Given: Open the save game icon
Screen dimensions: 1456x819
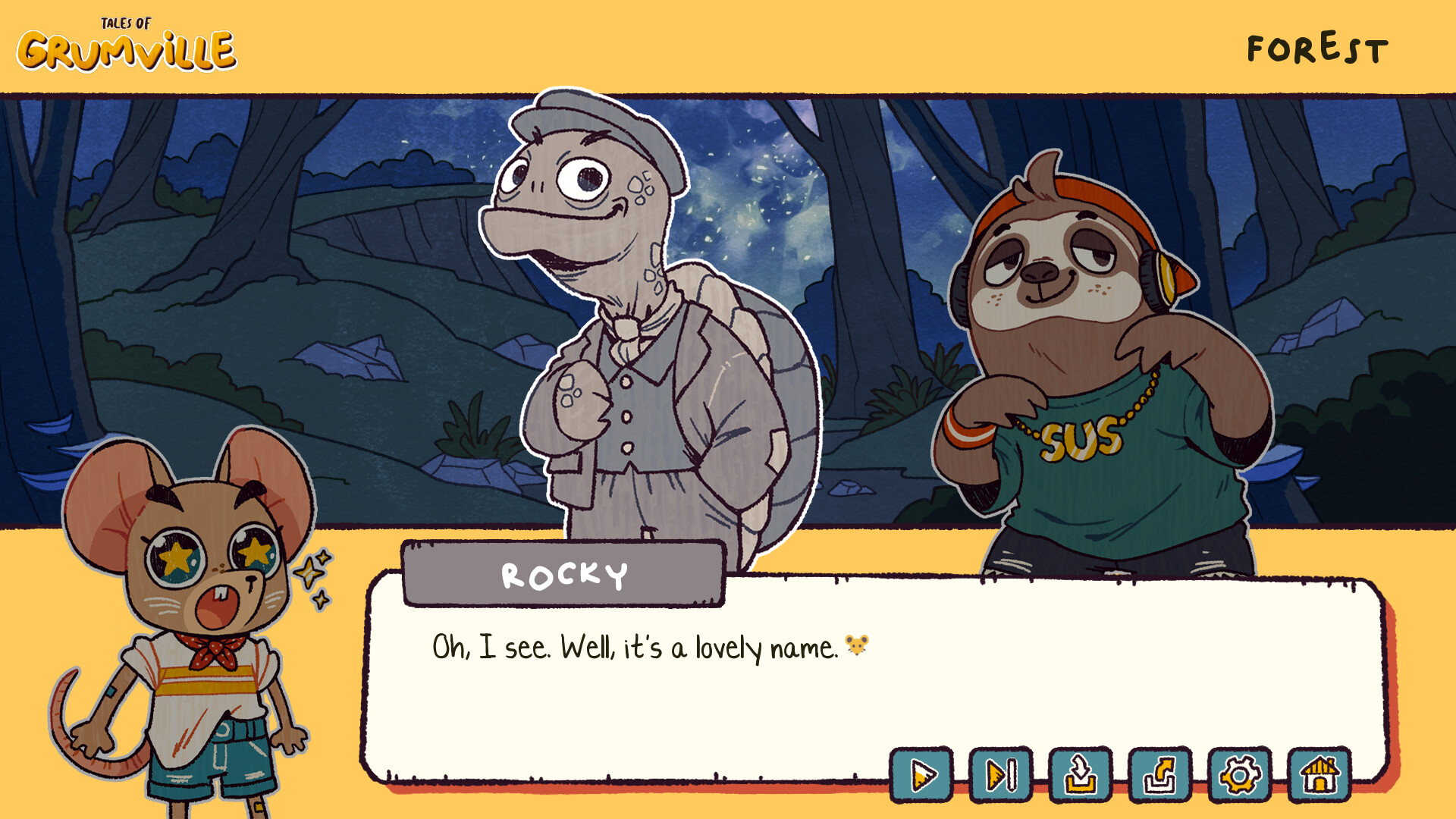Looking at the screenshot, I should pos(1081,775).
